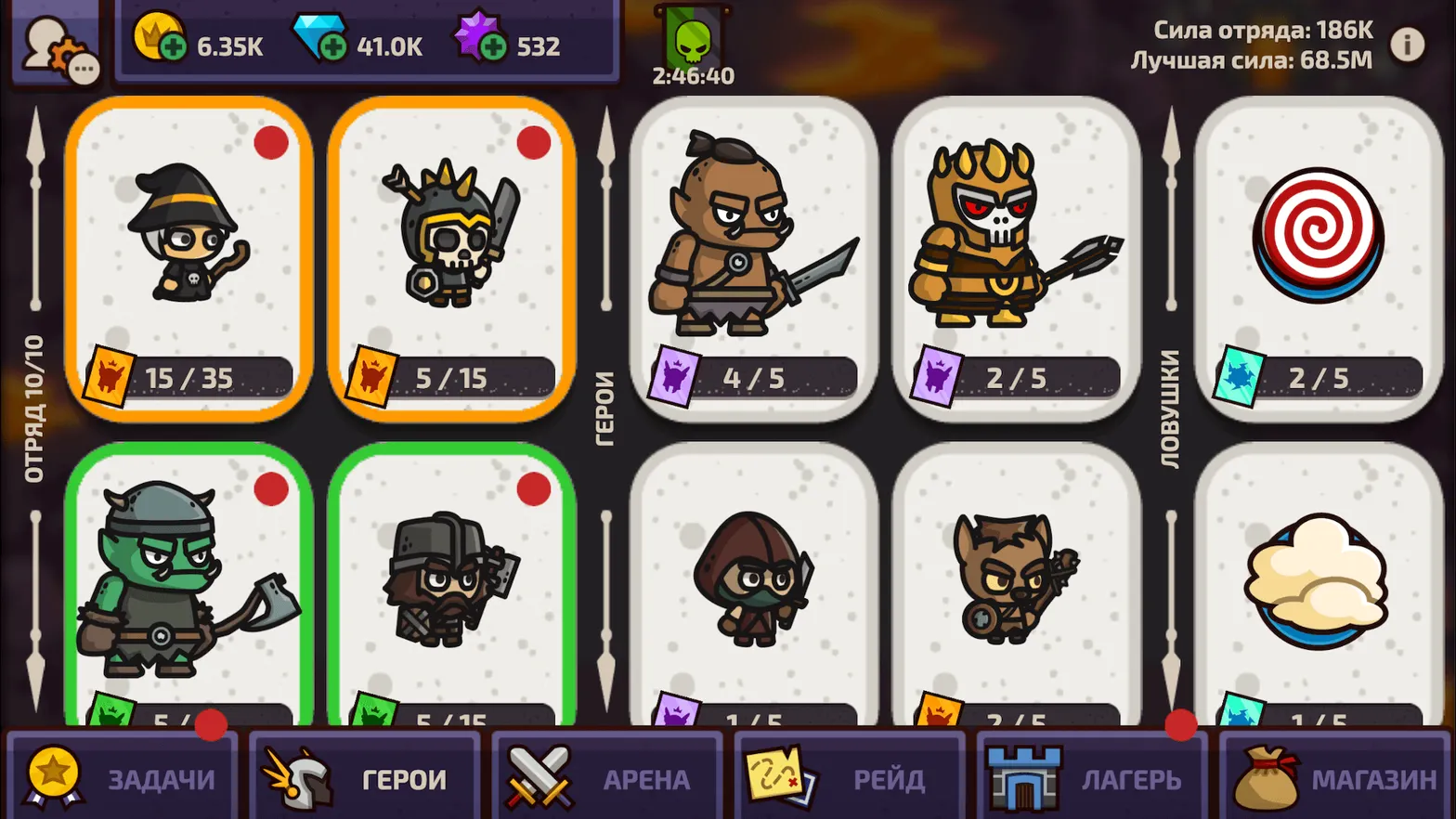Select the brown ogre swordsman card
The image size is (1456, 819).
[754, 258]
